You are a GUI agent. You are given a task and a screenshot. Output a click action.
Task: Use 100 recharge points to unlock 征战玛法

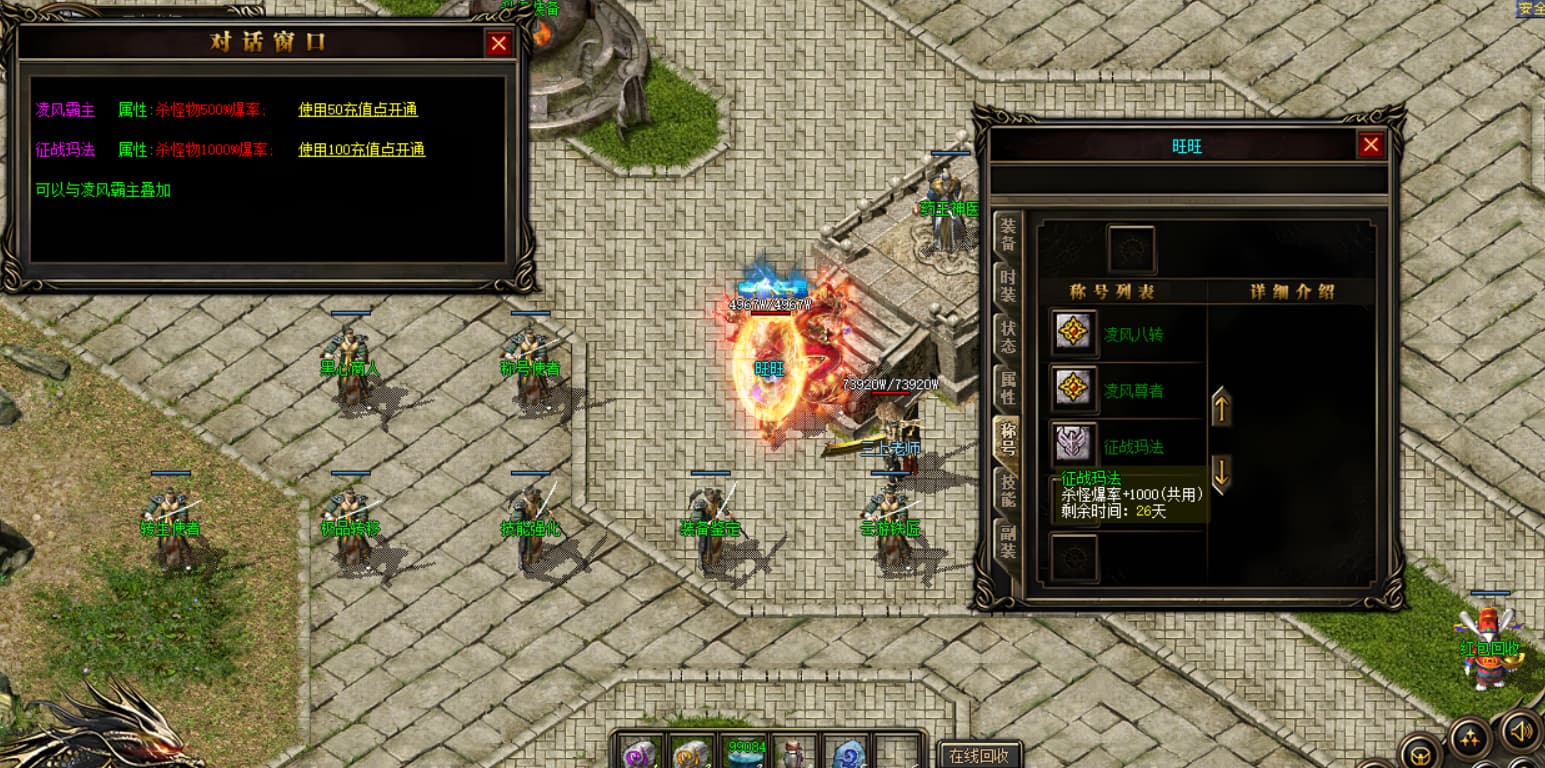coord(361,150)
